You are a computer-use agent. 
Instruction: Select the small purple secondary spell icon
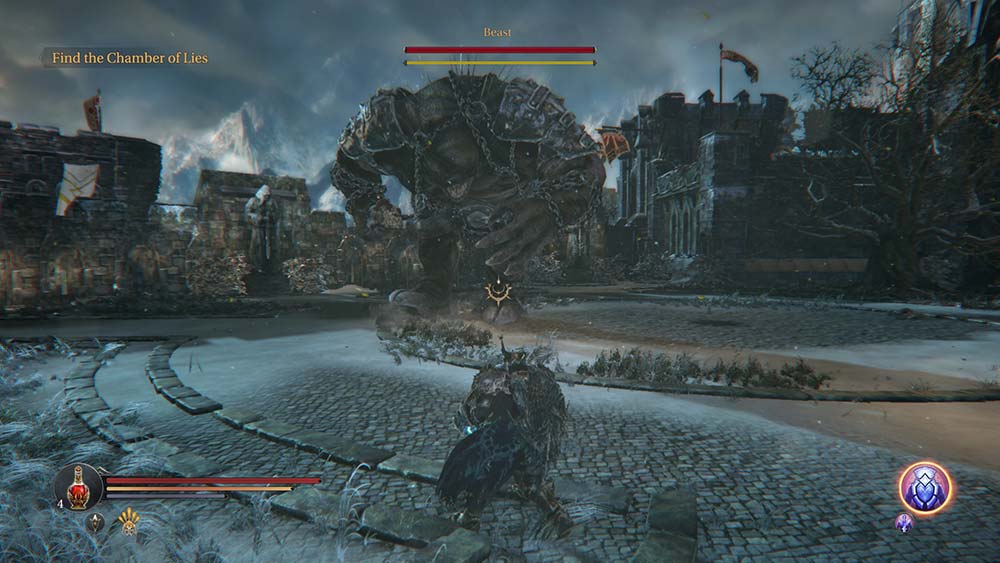tap(904, 522)
